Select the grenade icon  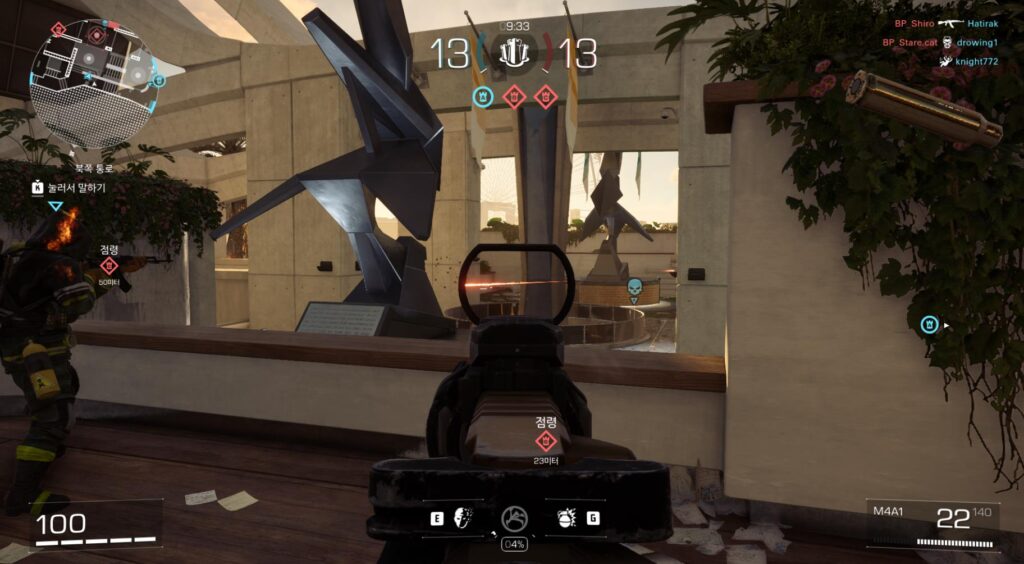point(566,518)
